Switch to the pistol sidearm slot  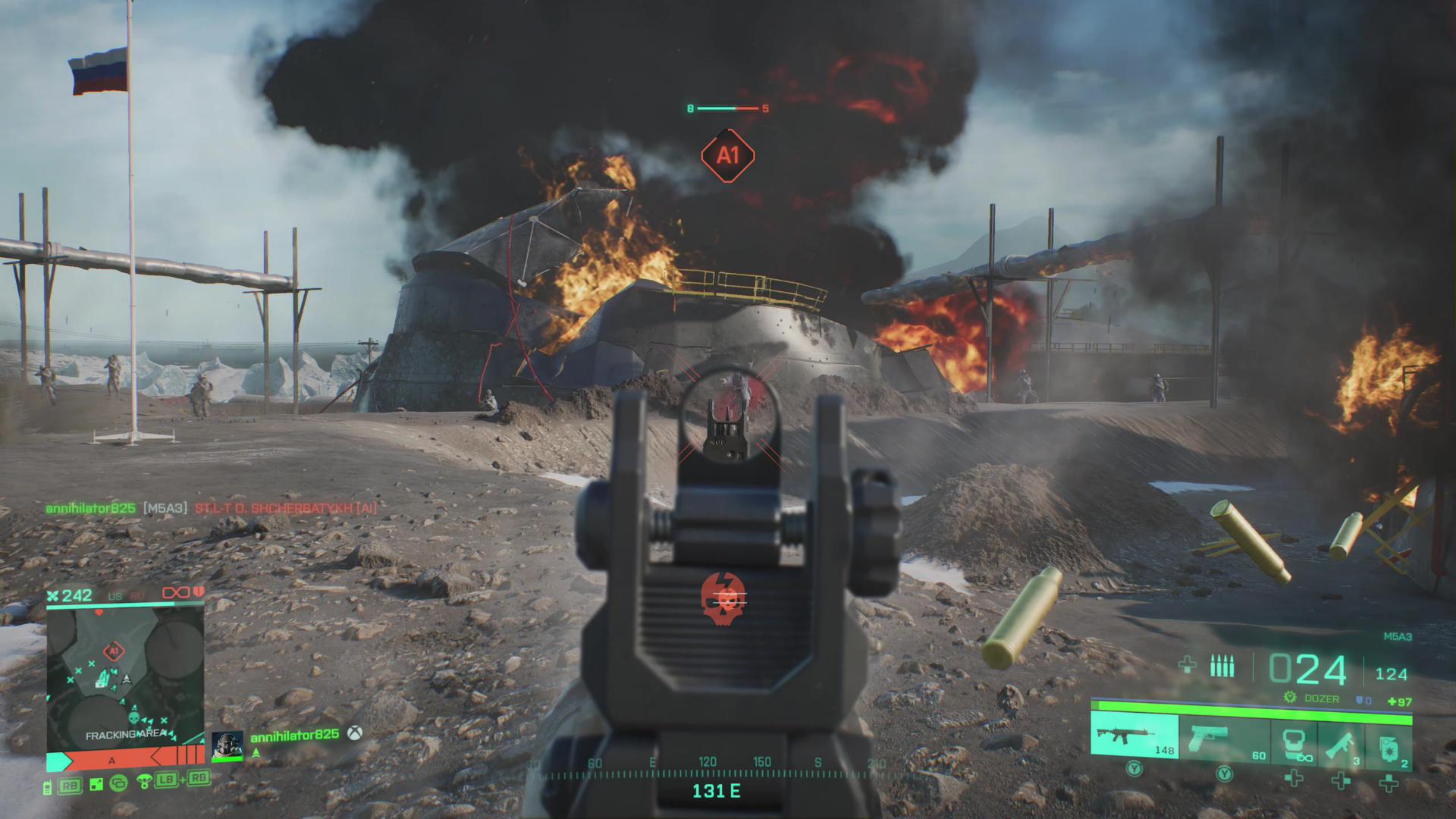click(x=1224, y=738)
